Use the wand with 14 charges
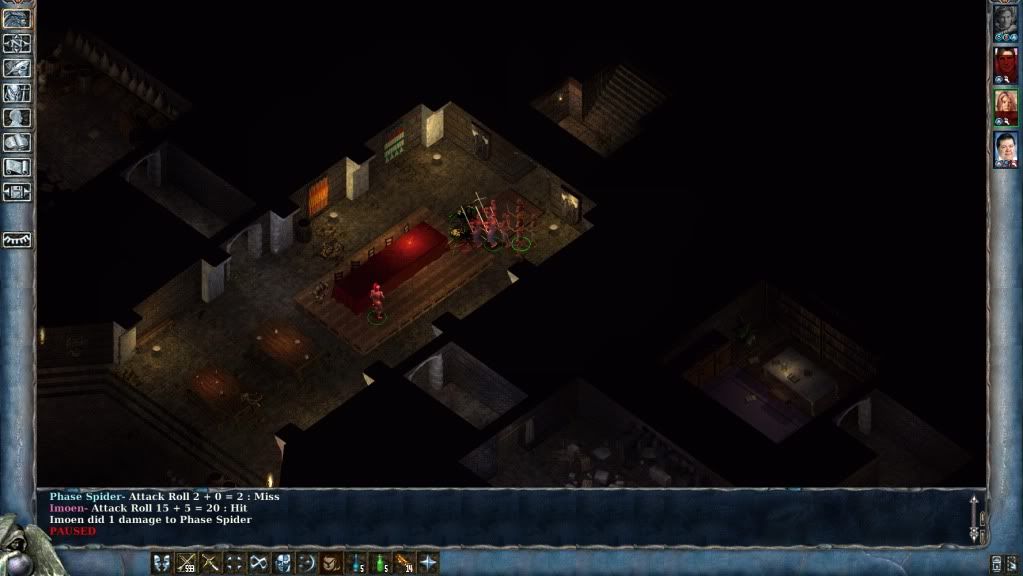This screenshot has width=1023, height=576. (x=404, y=562)
